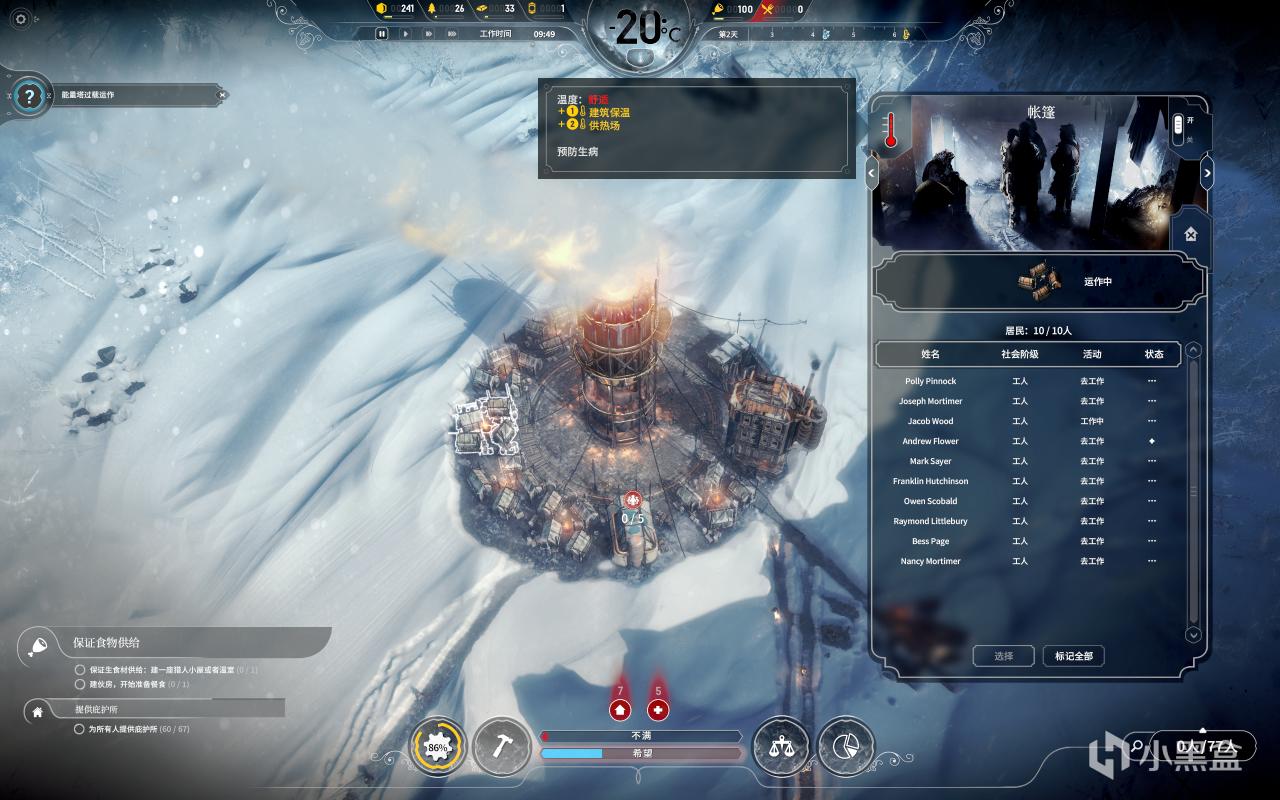Pause the game with the pause button
The height and width of the screenshot is (800, 1280).
(382, 33)
